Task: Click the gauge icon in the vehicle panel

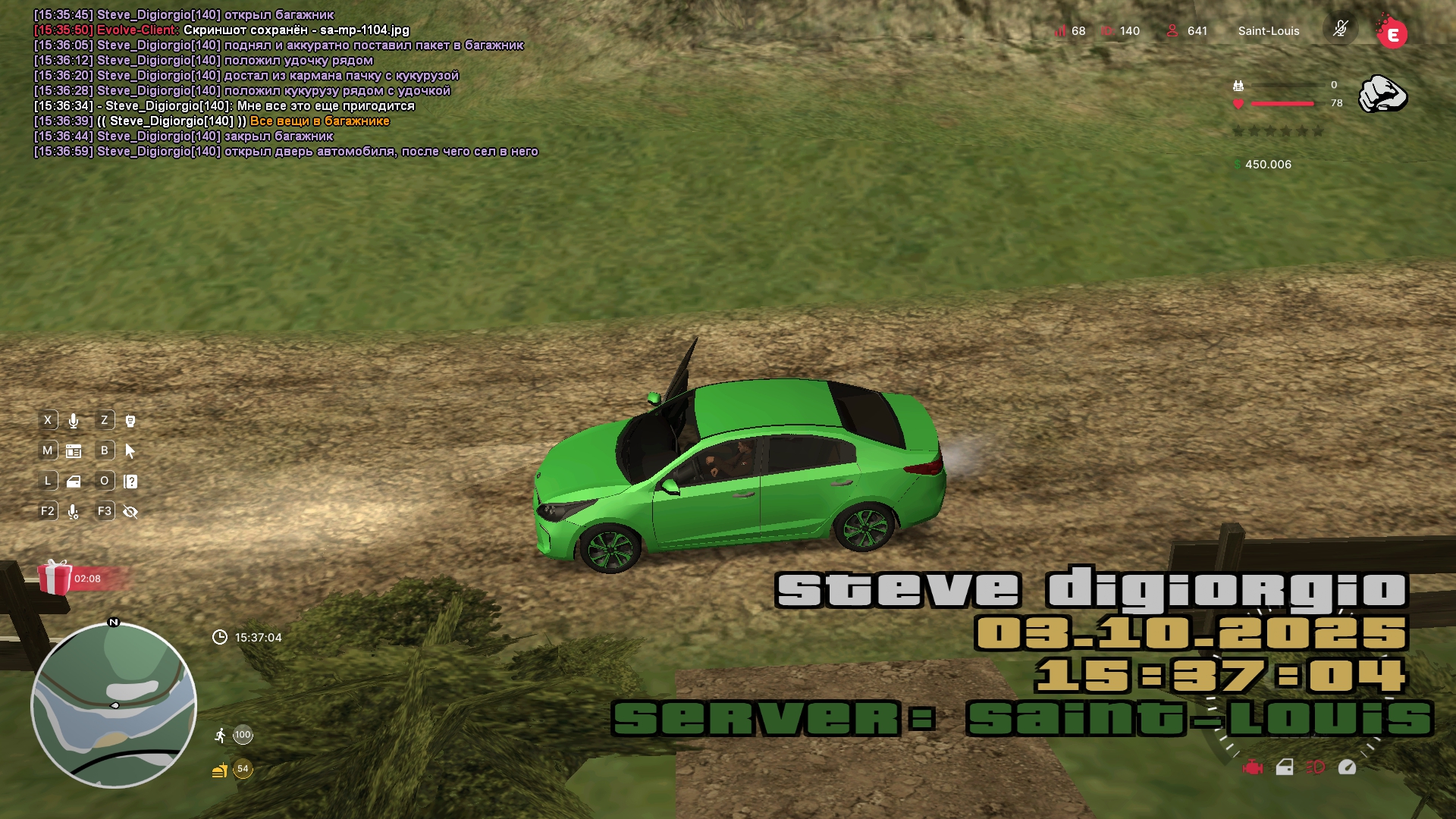Action: point(1347,767)
